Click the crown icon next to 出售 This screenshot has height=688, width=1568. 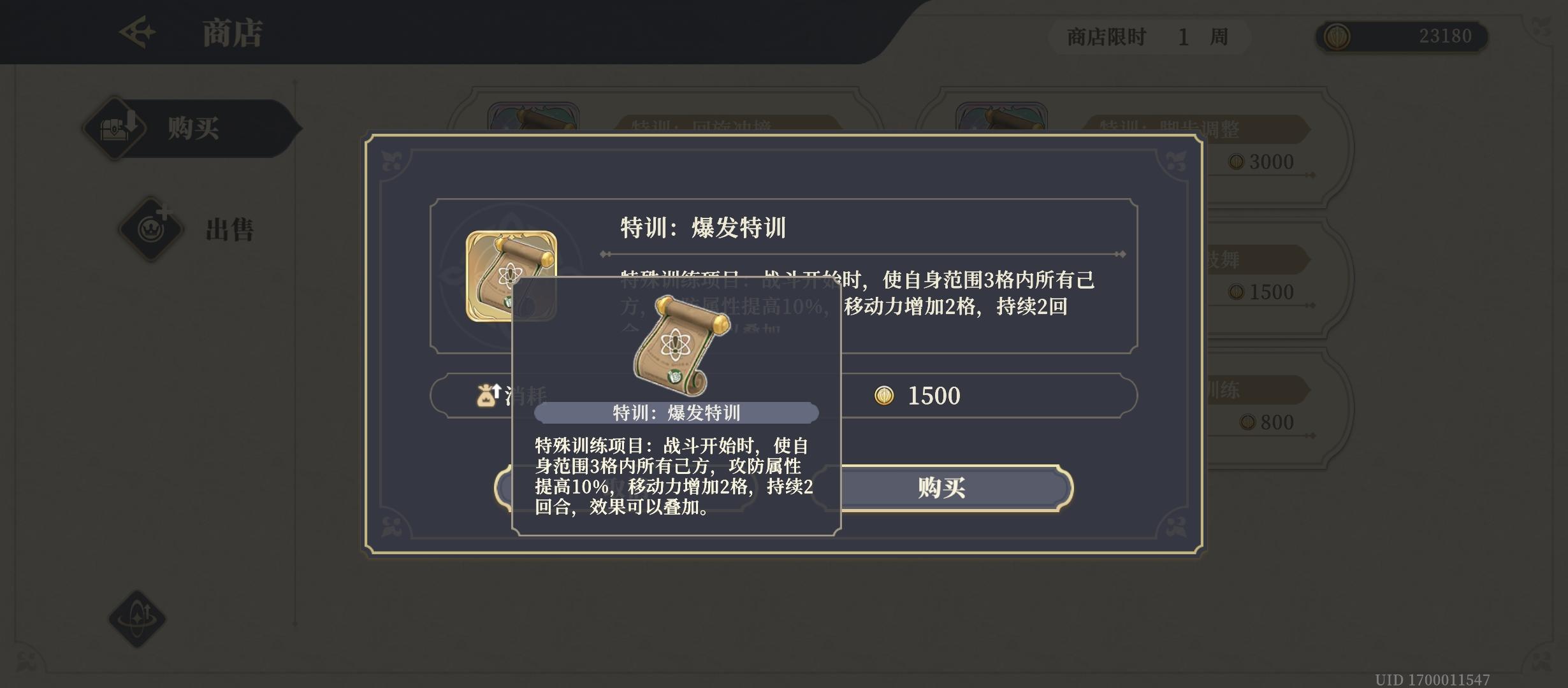[149, 229]
